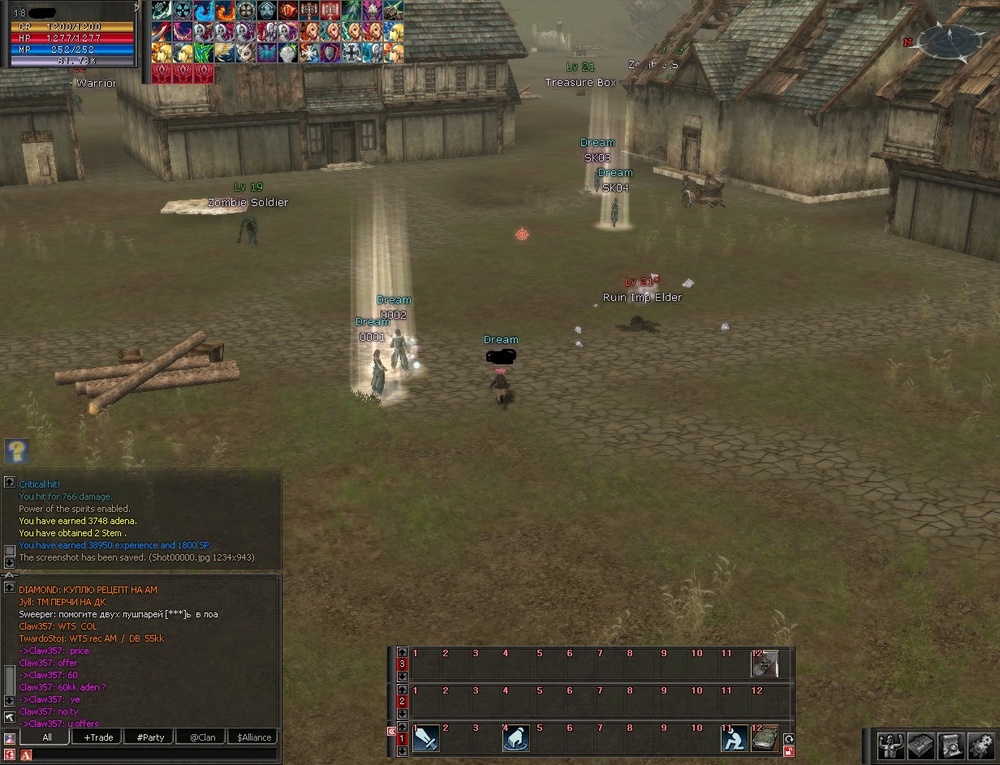Rotate the hotbar using the circular arrow button
Viewport: 1000px width, 765px height.
click(789, 739)
